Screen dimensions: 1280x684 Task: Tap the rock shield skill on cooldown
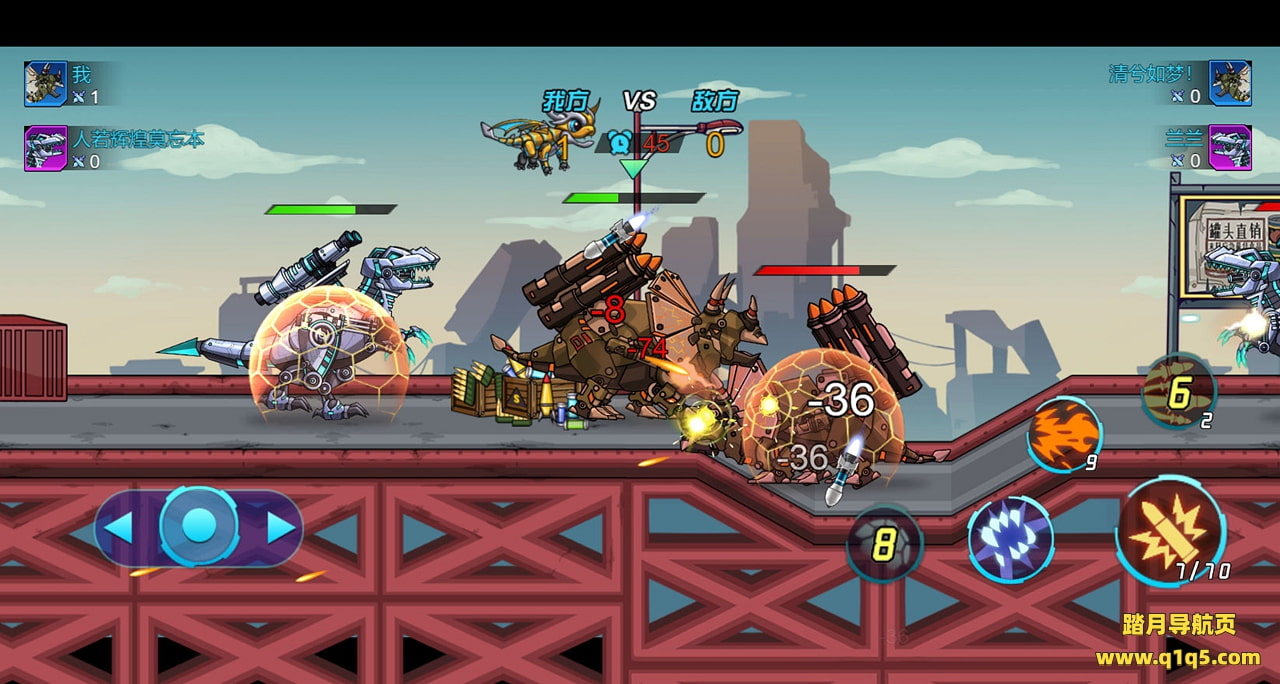[x=884, y=544]
